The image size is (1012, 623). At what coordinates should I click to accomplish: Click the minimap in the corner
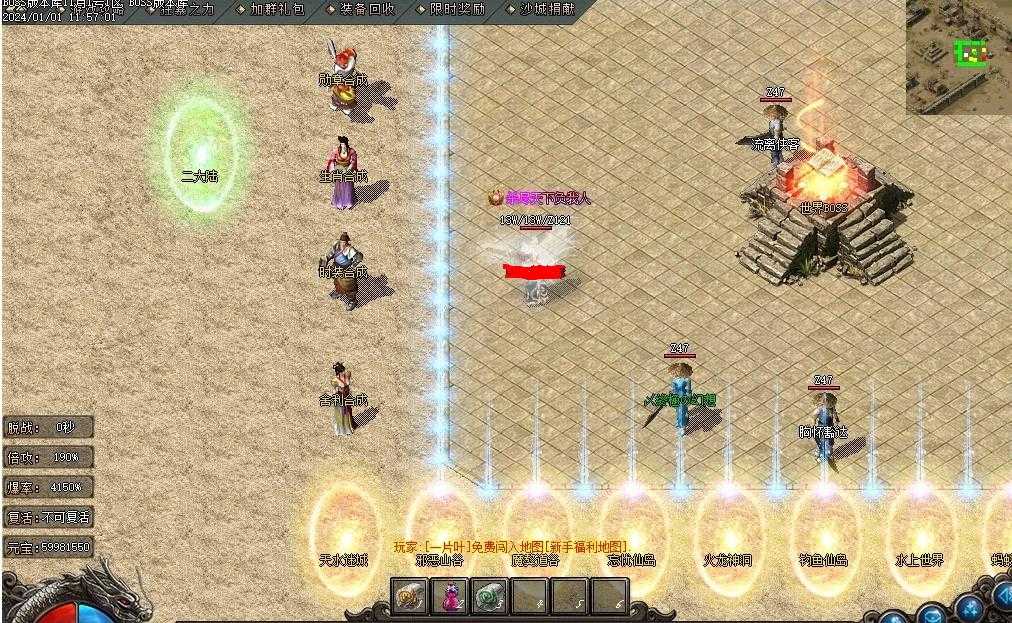(x=958, y=56)
